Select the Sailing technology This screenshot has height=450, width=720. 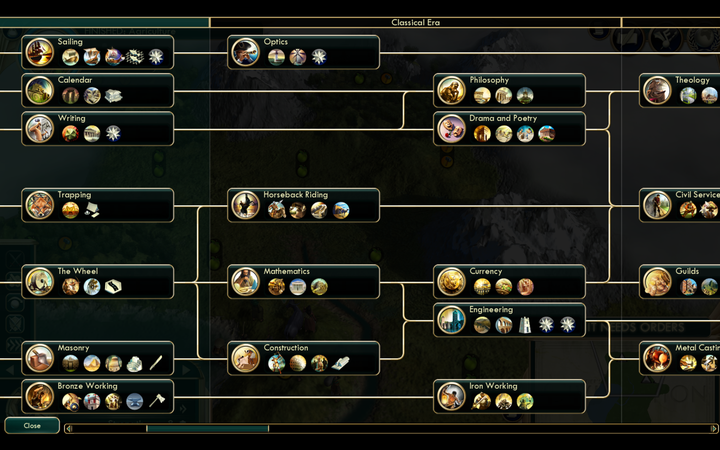click(x=98, y=52)
